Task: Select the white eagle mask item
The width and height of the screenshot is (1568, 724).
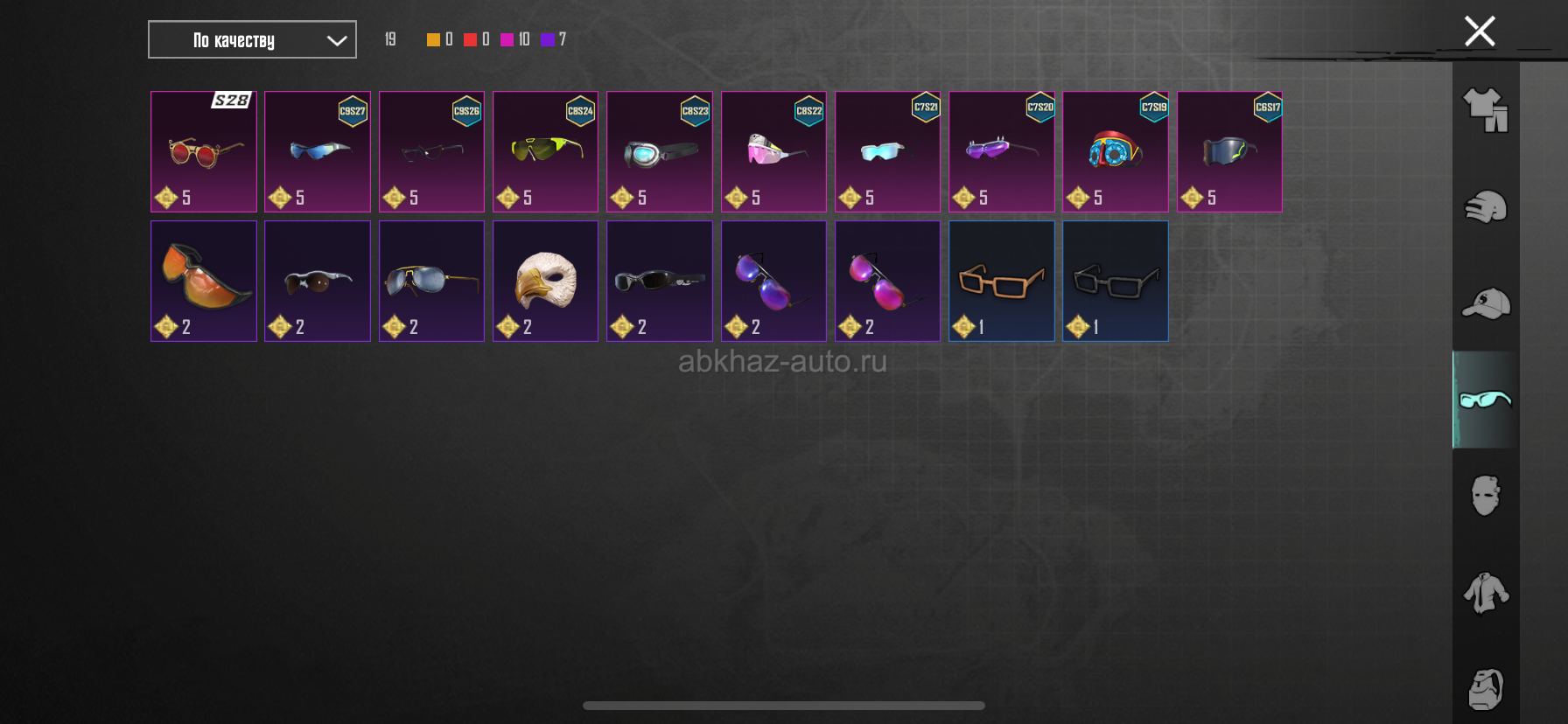Action: coord(545,281)
